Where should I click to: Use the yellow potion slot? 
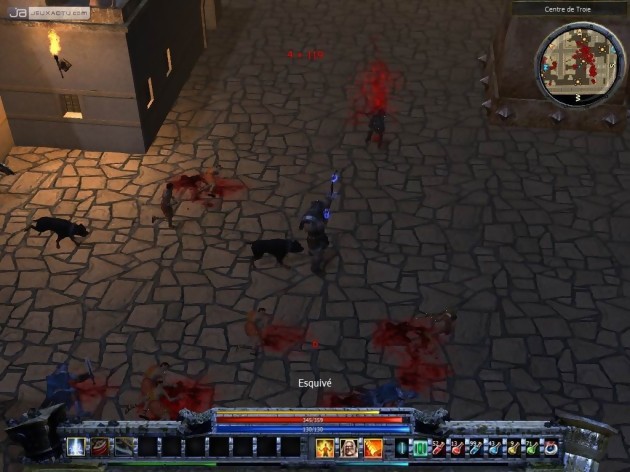513,447
